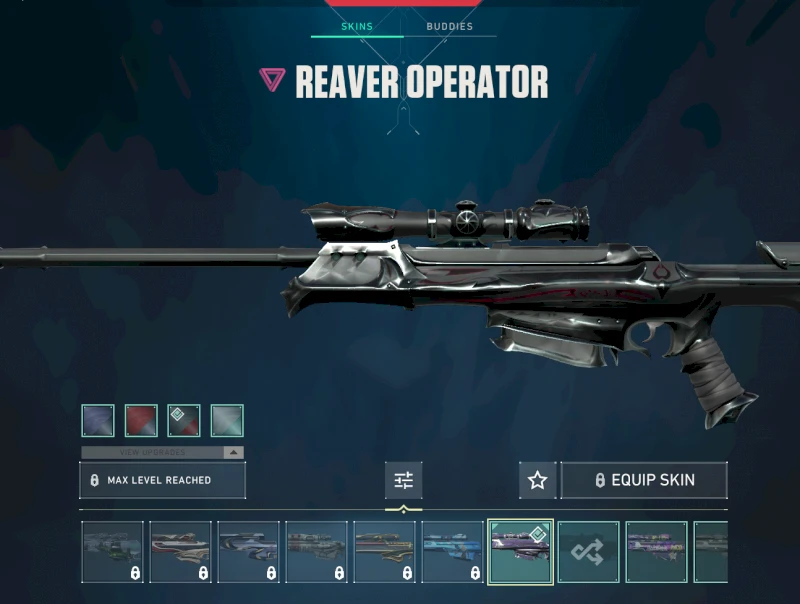Choose the red color variant swatch
This screenshot has height=604, width=800.
pyautogui.click(x=141, y=421)
